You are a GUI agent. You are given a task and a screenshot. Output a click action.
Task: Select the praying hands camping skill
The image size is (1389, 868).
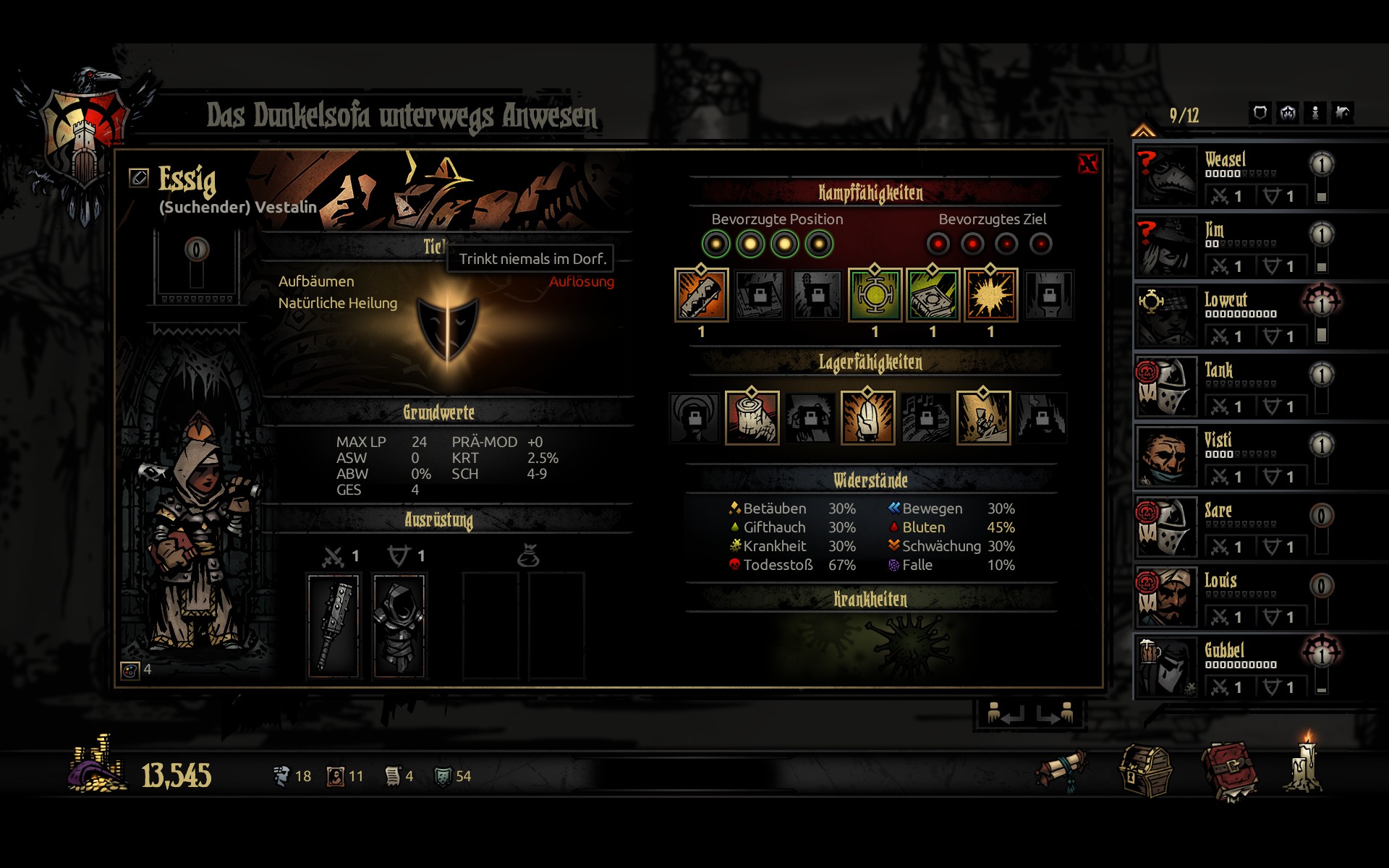pos(867,417)
